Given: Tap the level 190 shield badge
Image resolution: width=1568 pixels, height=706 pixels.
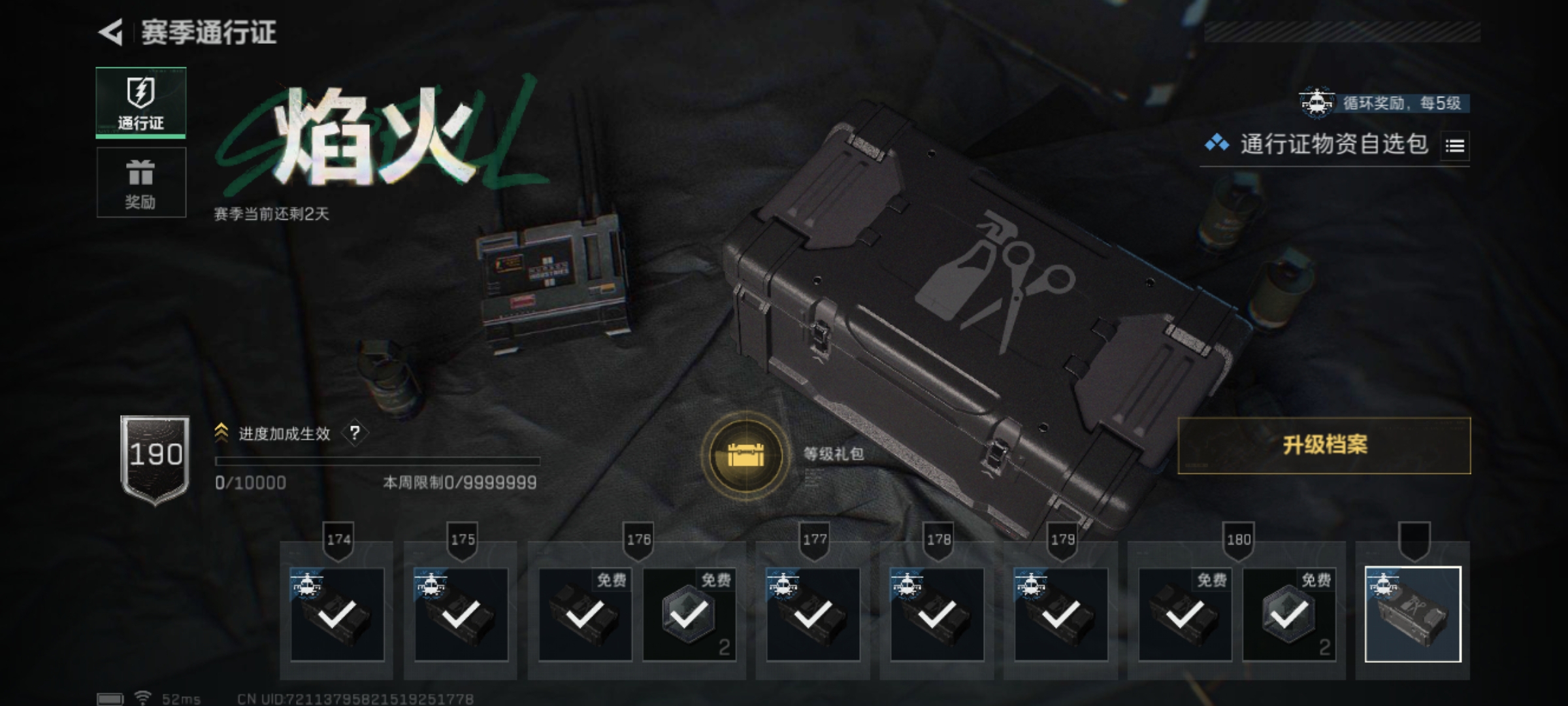Looking at the screenshot, I should tap(155, 459).
